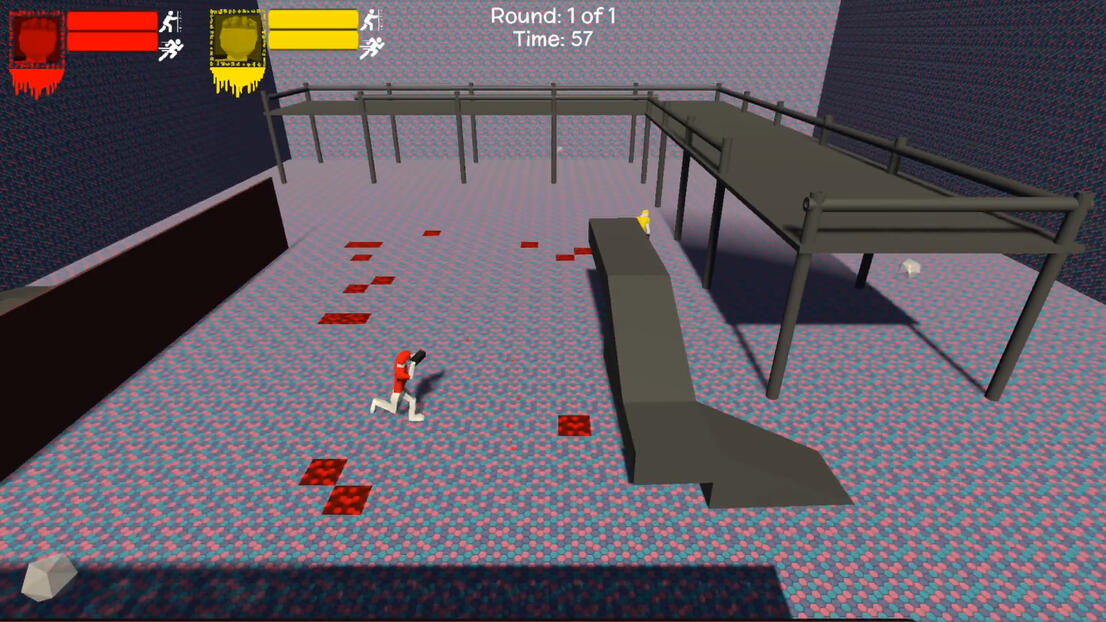Click red player's pushing figure icon
Viewport: 1106px width, 622px height.
point(171,20)
